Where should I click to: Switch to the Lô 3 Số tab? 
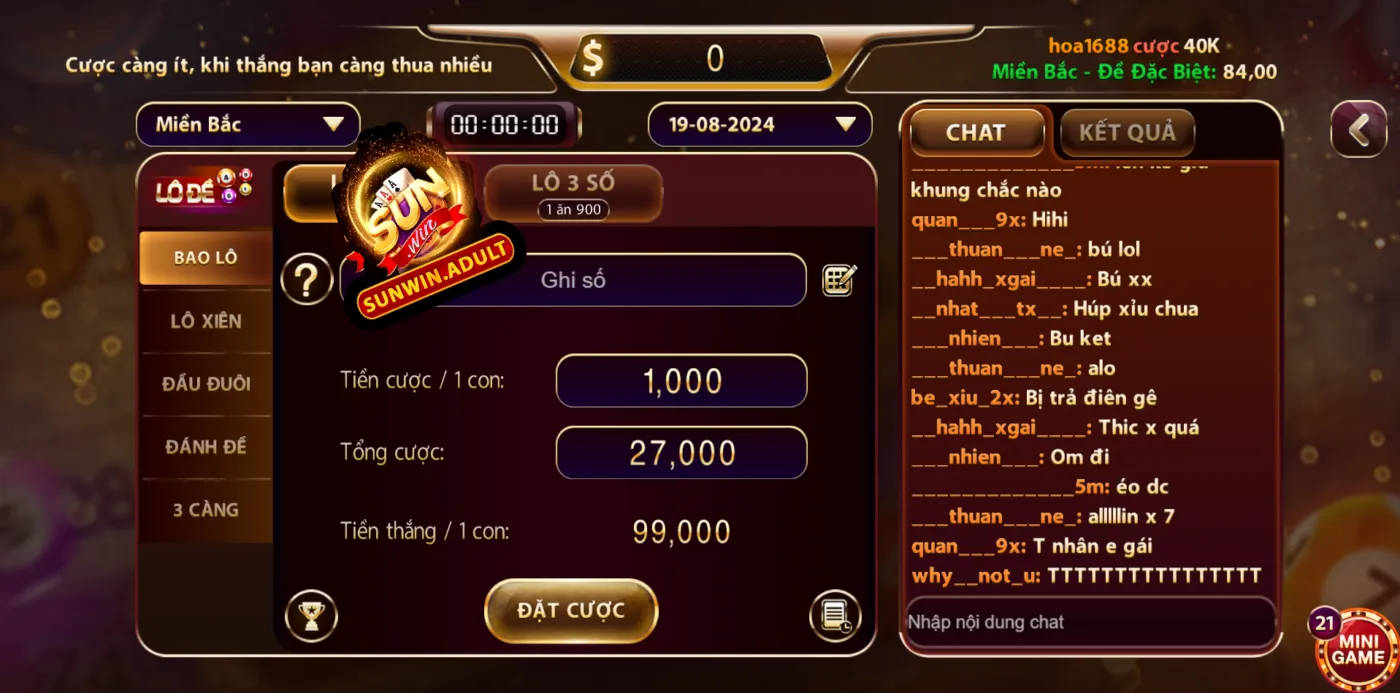573,192
